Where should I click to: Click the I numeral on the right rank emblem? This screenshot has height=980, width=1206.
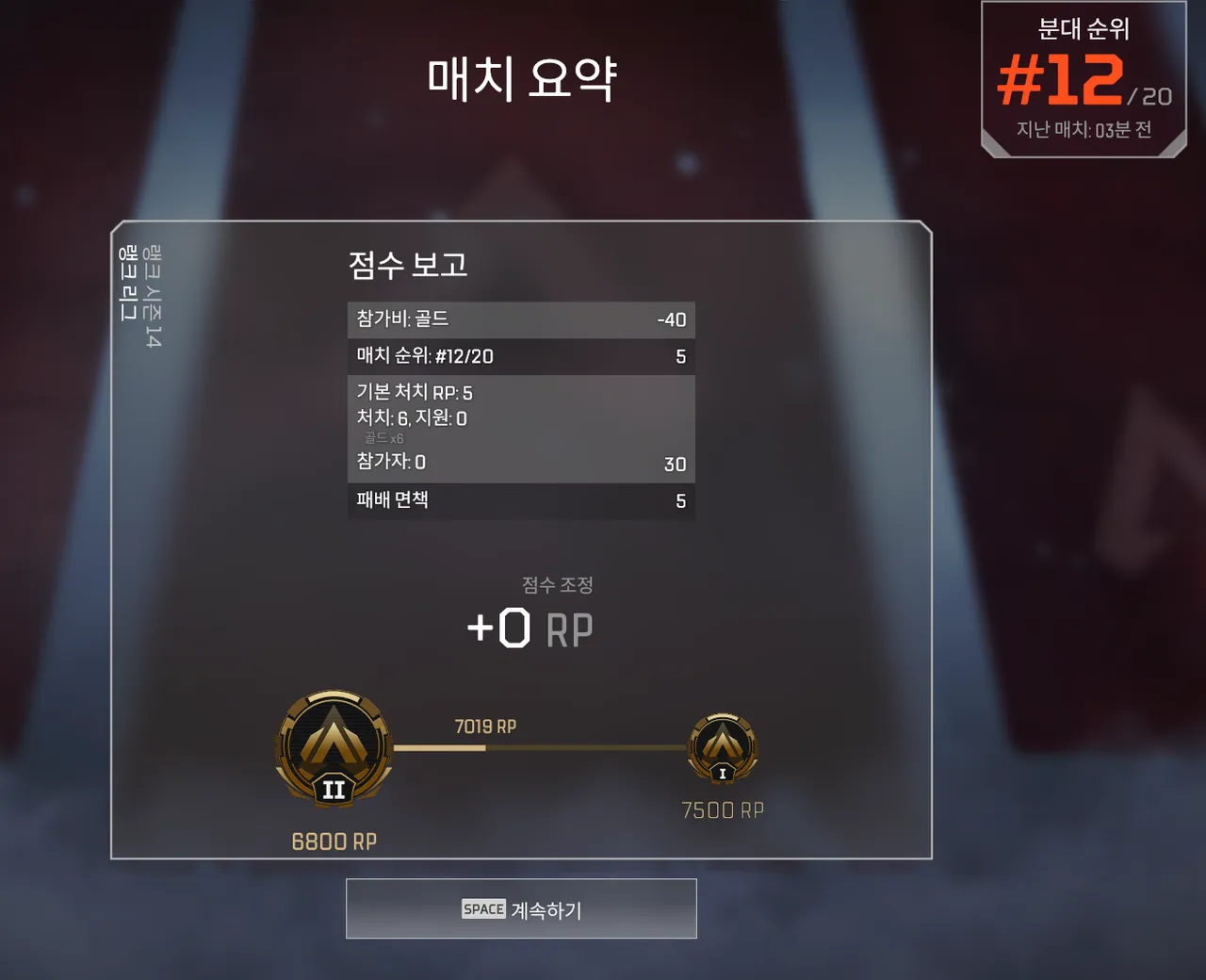point(722,771)
